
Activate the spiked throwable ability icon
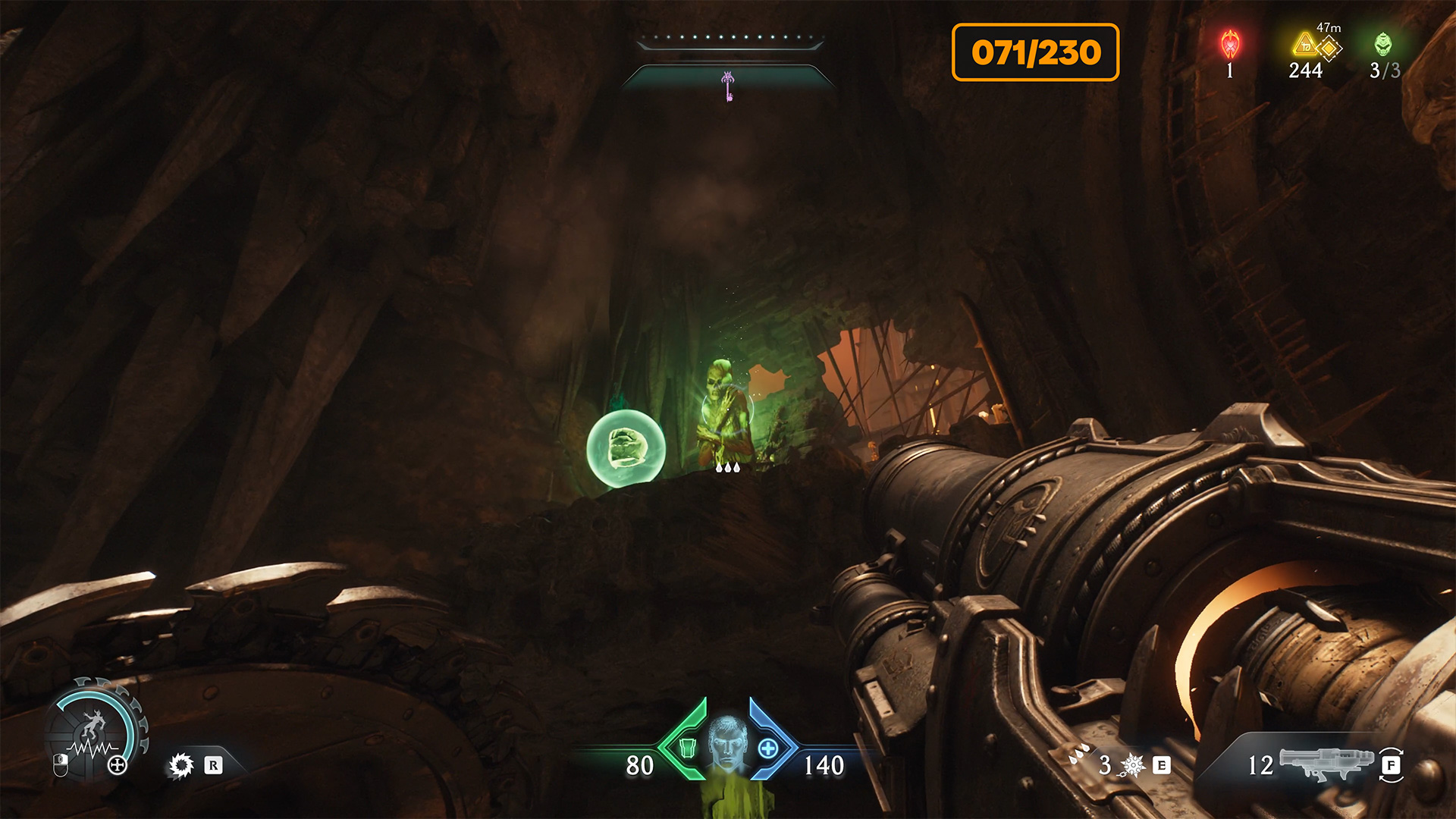click(1133, 765)
